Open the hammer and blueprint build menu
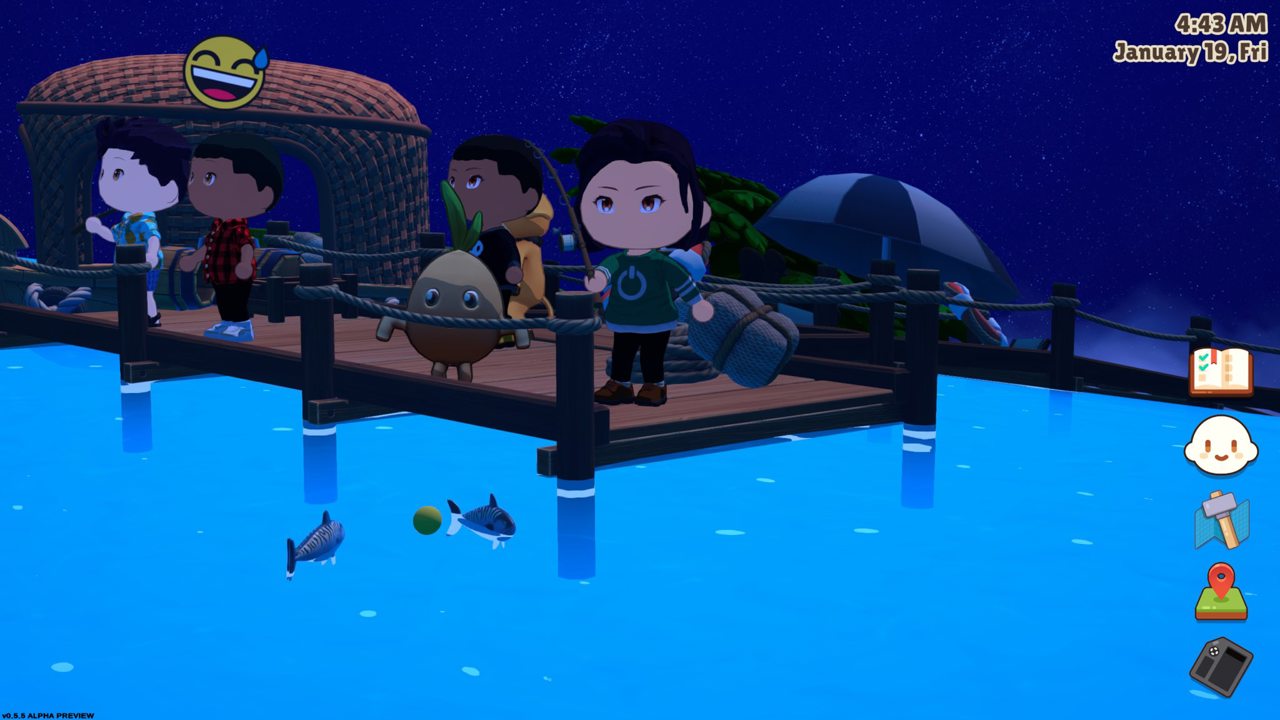The image size is (1280, 720). coord(1221,520)
